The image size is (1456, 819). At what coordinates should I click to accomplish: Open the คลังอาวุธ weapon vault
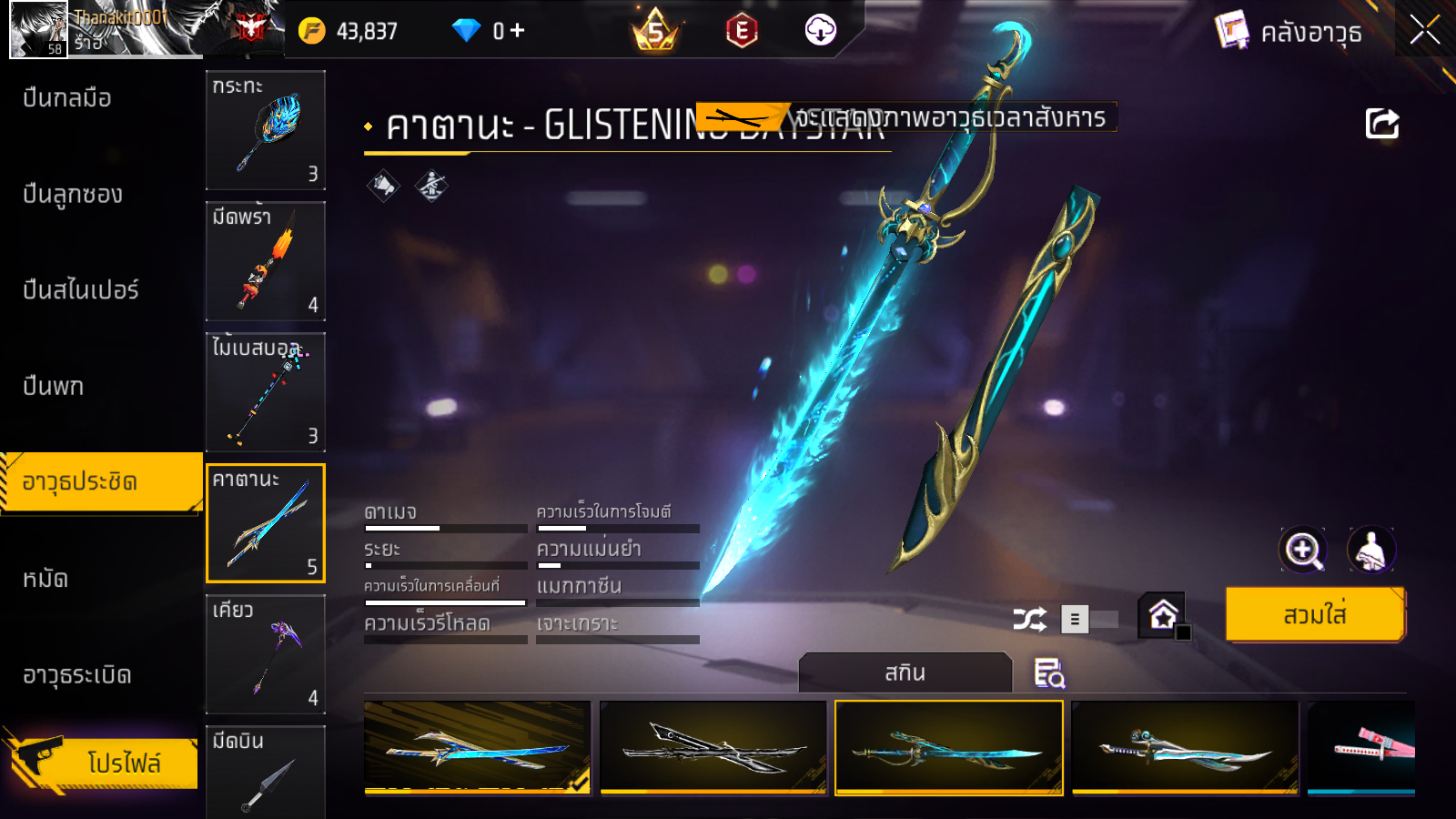click(x=1289, y=32)
